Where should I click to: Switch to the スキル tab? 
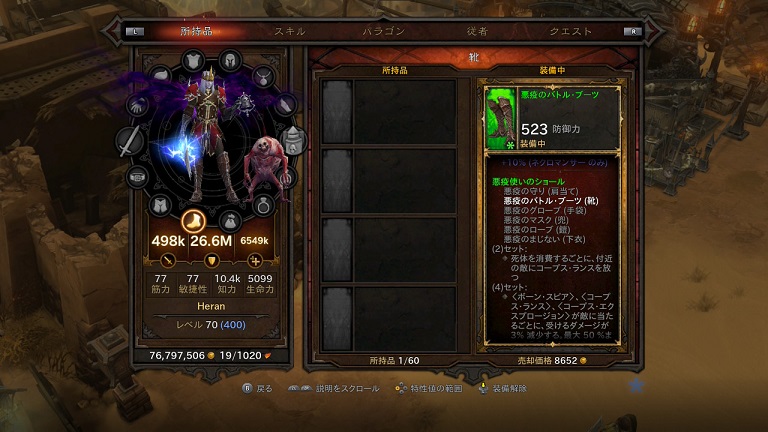[290, 31]
